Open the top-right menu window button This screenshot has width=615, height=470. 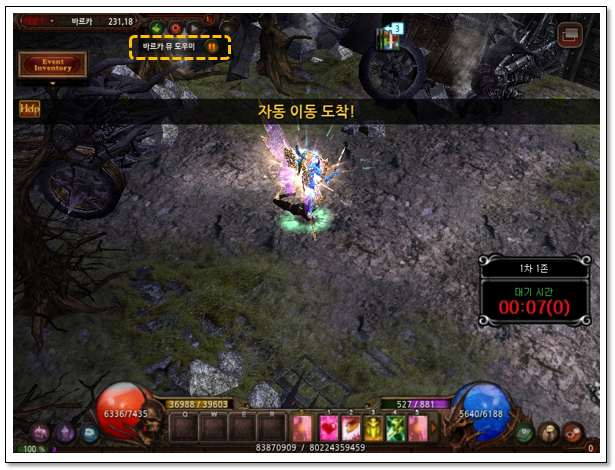click(571, 35)
